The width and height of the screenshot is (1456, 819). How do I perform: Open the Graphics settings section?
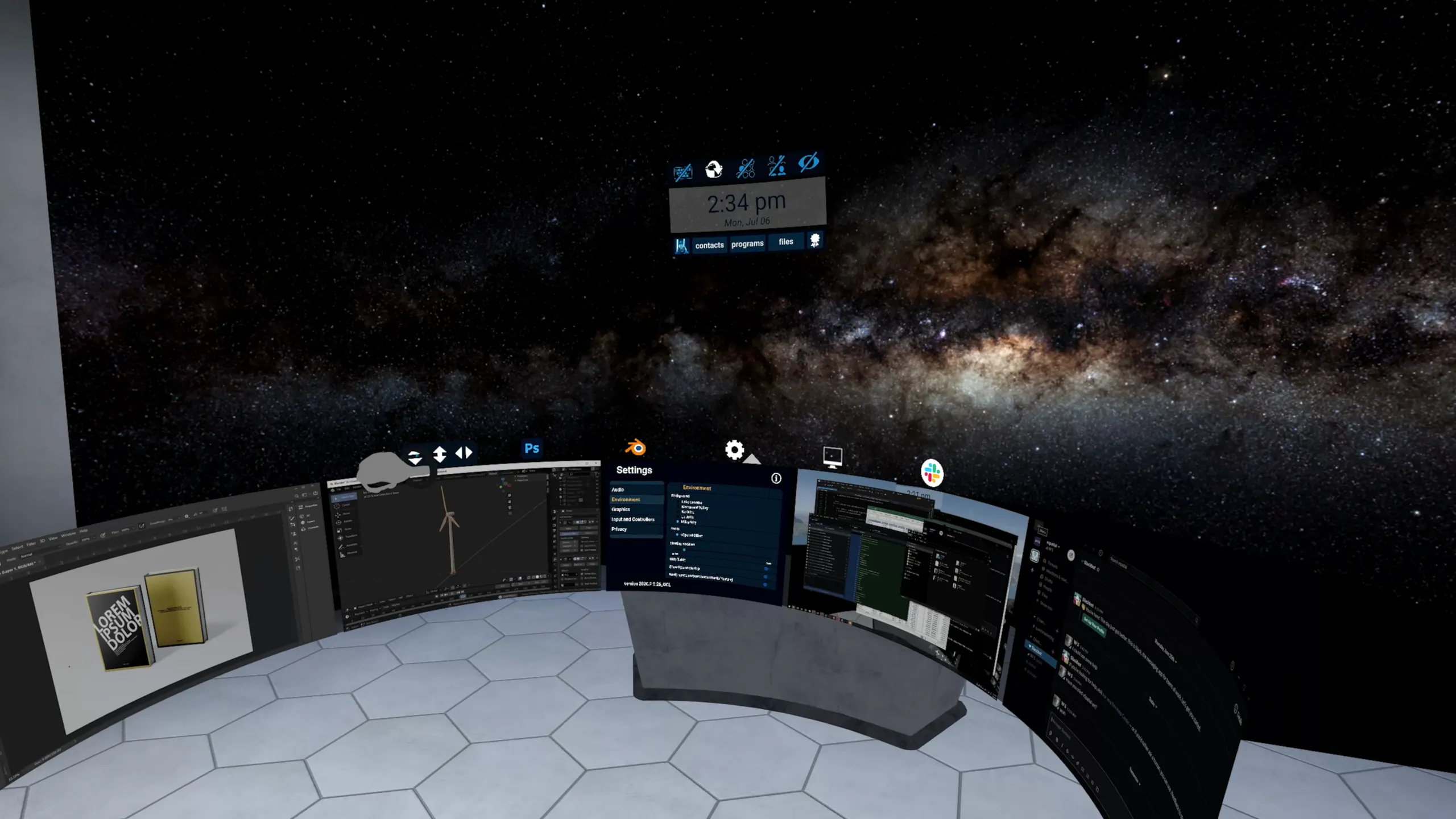point(621,510)
